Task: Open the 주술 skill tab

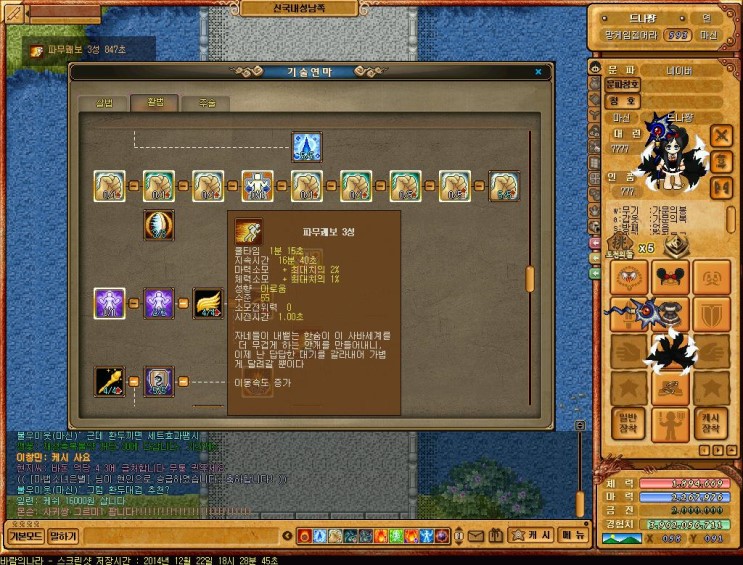Action: pyautogui.click(x=208, y=103)
